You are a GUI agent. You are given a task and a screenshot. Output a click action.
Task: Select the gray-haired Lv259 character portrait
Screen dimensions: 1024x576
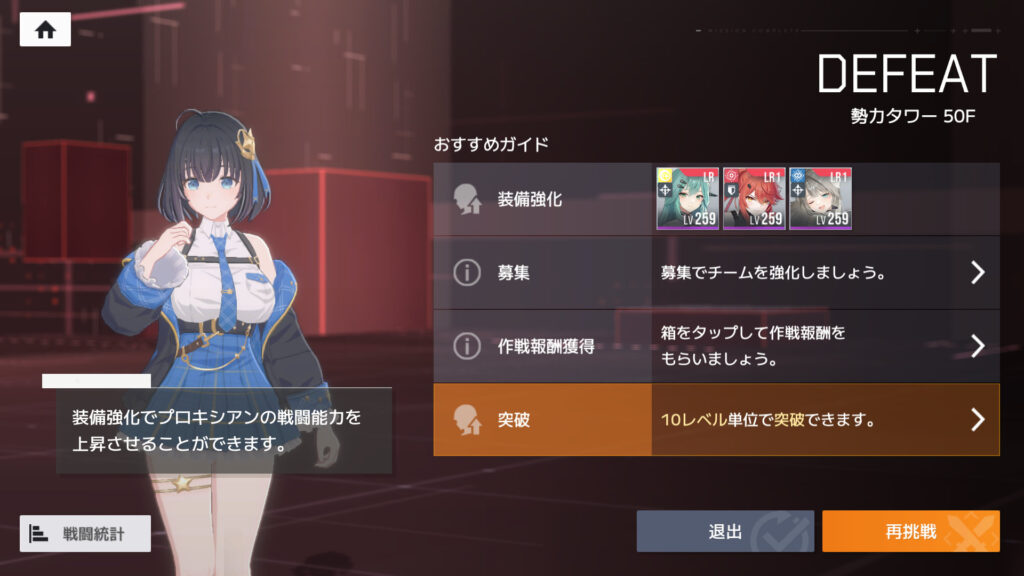pyautogui.click(x=820, y=199)
